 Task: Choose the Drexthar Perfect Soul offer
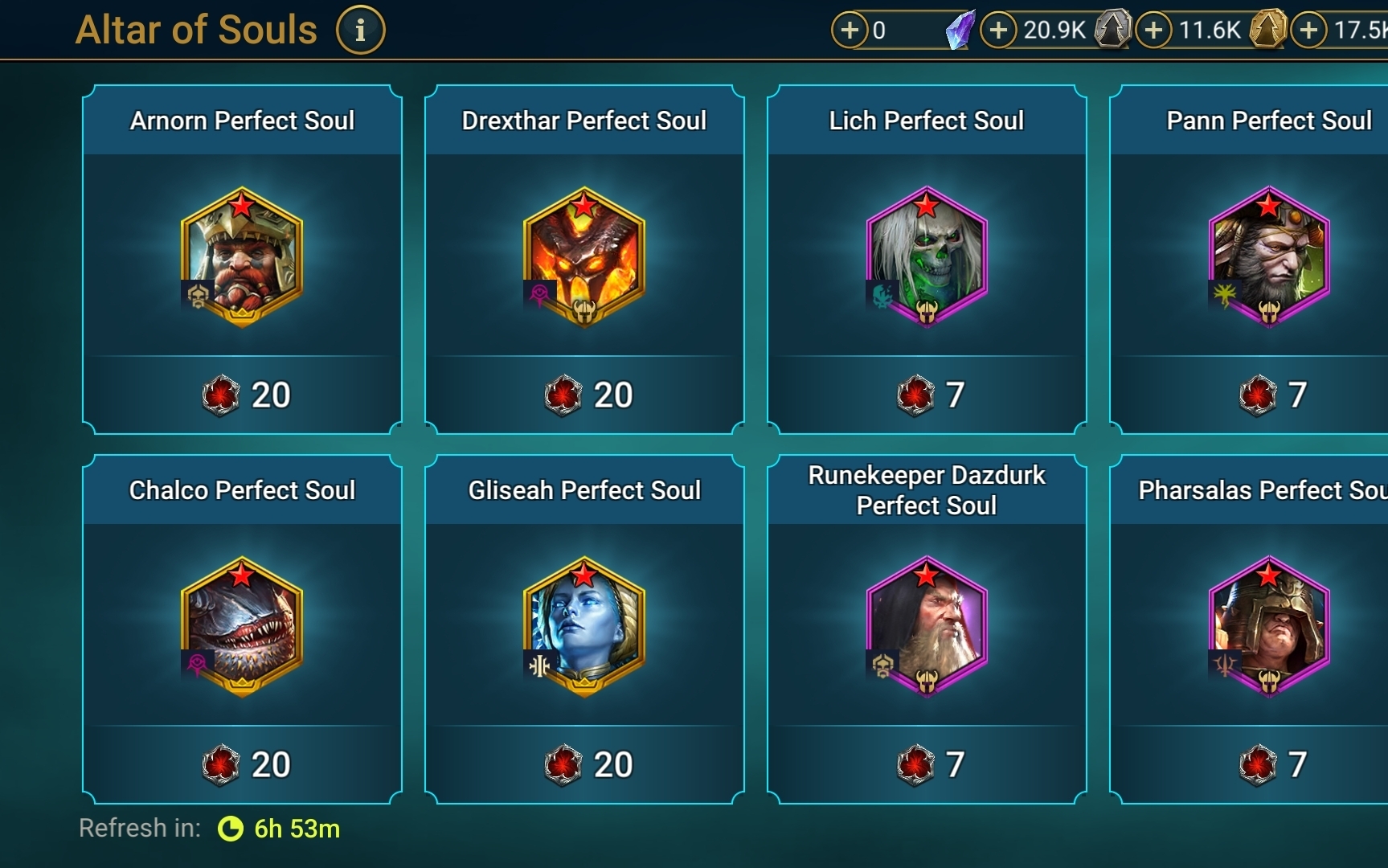(584, 259)
